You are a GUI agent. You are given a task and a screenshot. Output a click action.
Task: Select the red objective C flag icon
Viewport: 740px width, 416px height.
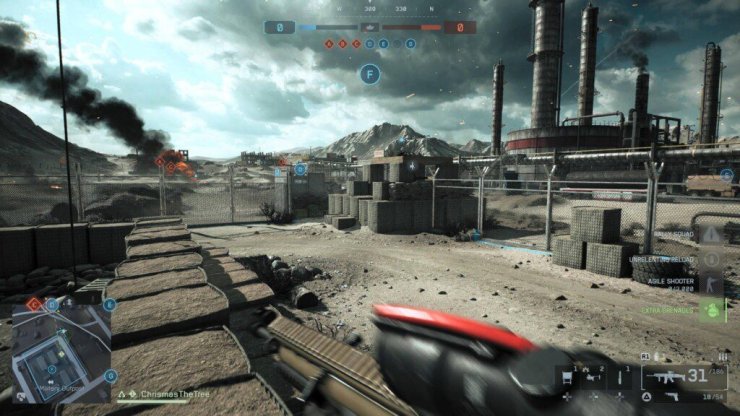tap(357, 44)
